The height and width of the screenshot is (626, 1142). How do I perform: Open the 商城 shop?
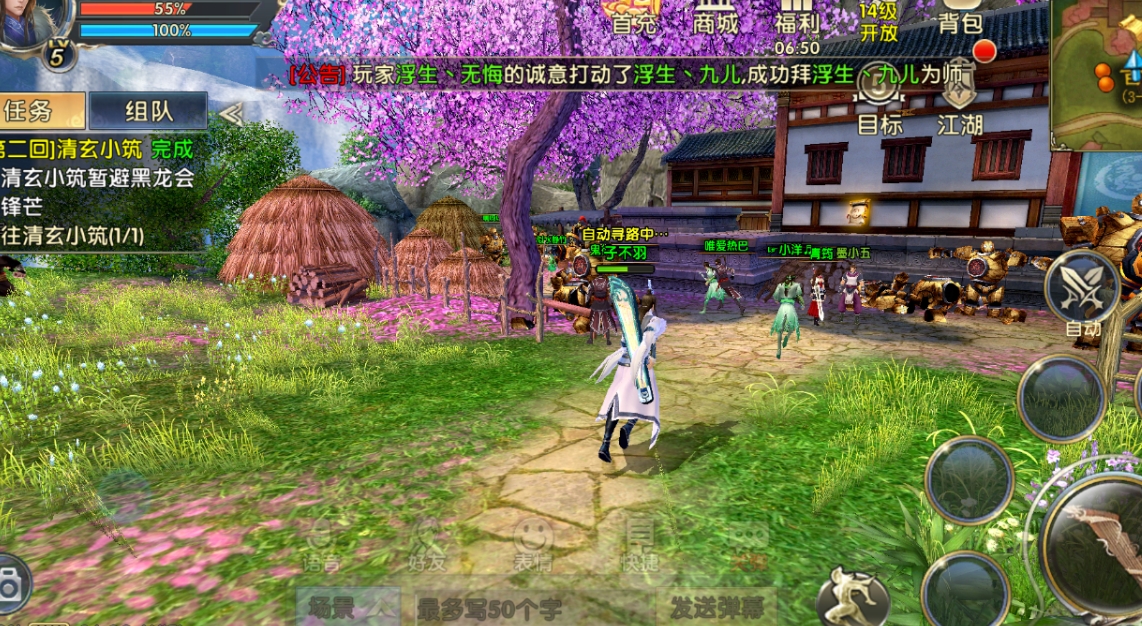pyautogui.click(x=715, y=17)
